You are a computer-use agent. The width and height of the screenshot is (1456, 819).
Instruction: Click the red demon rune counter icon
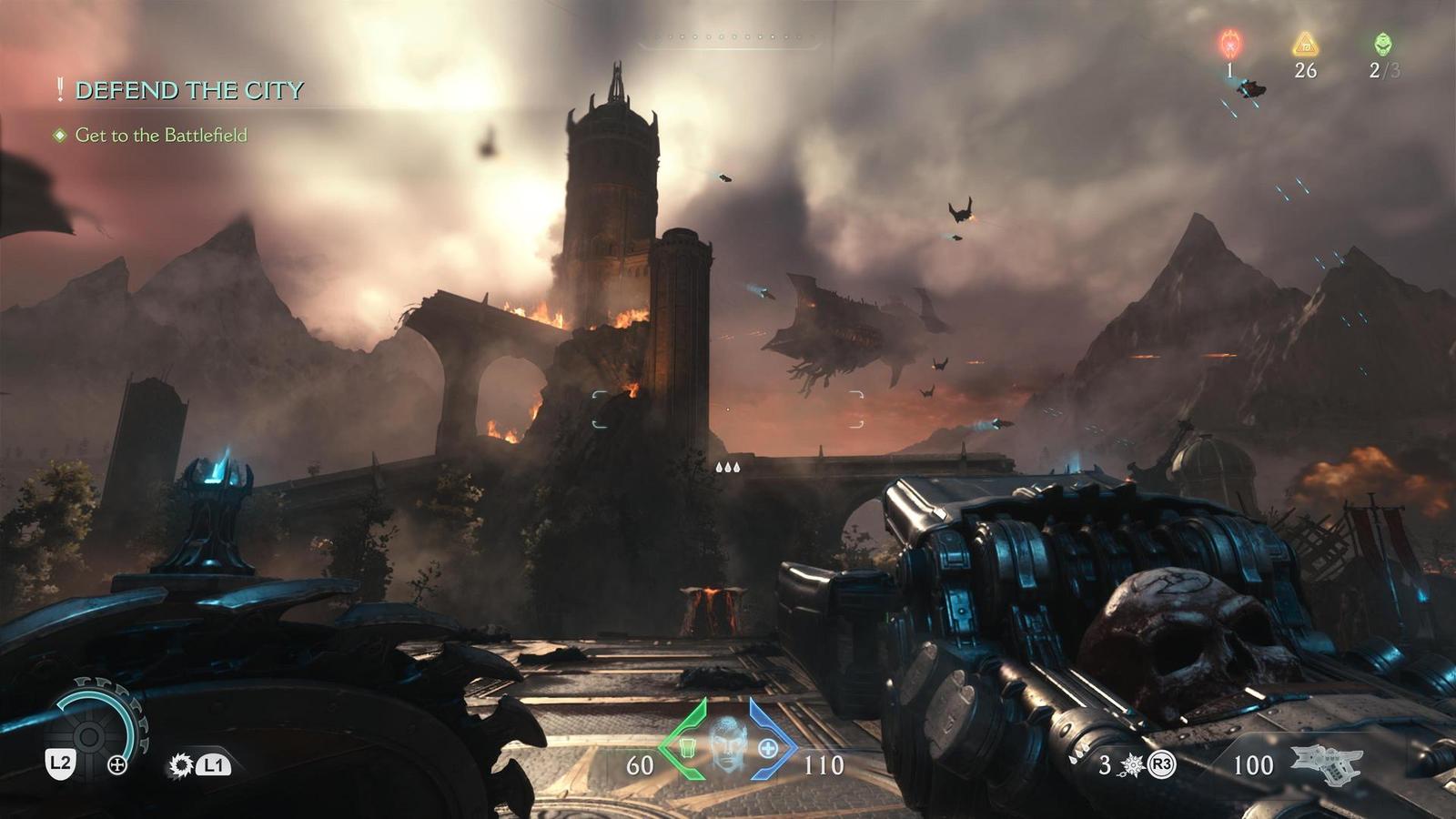coord(1229,41)
